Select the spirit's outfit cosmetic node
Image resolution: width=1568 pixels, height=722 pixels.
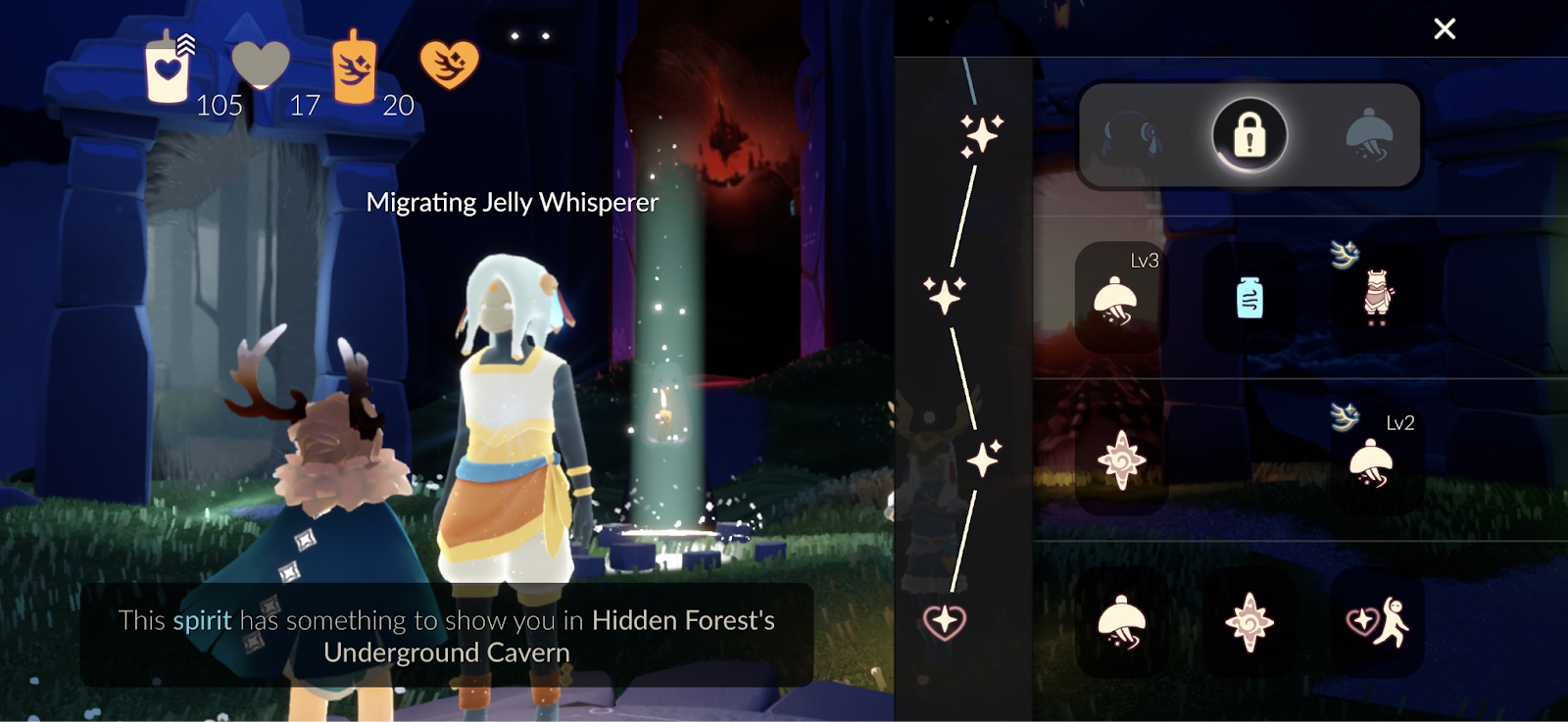pos(1377,296)
